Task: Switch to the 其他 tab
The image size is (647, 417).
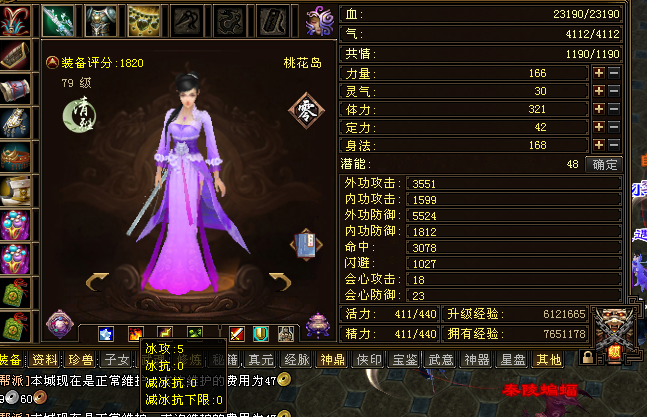Action: pos(549,360)
